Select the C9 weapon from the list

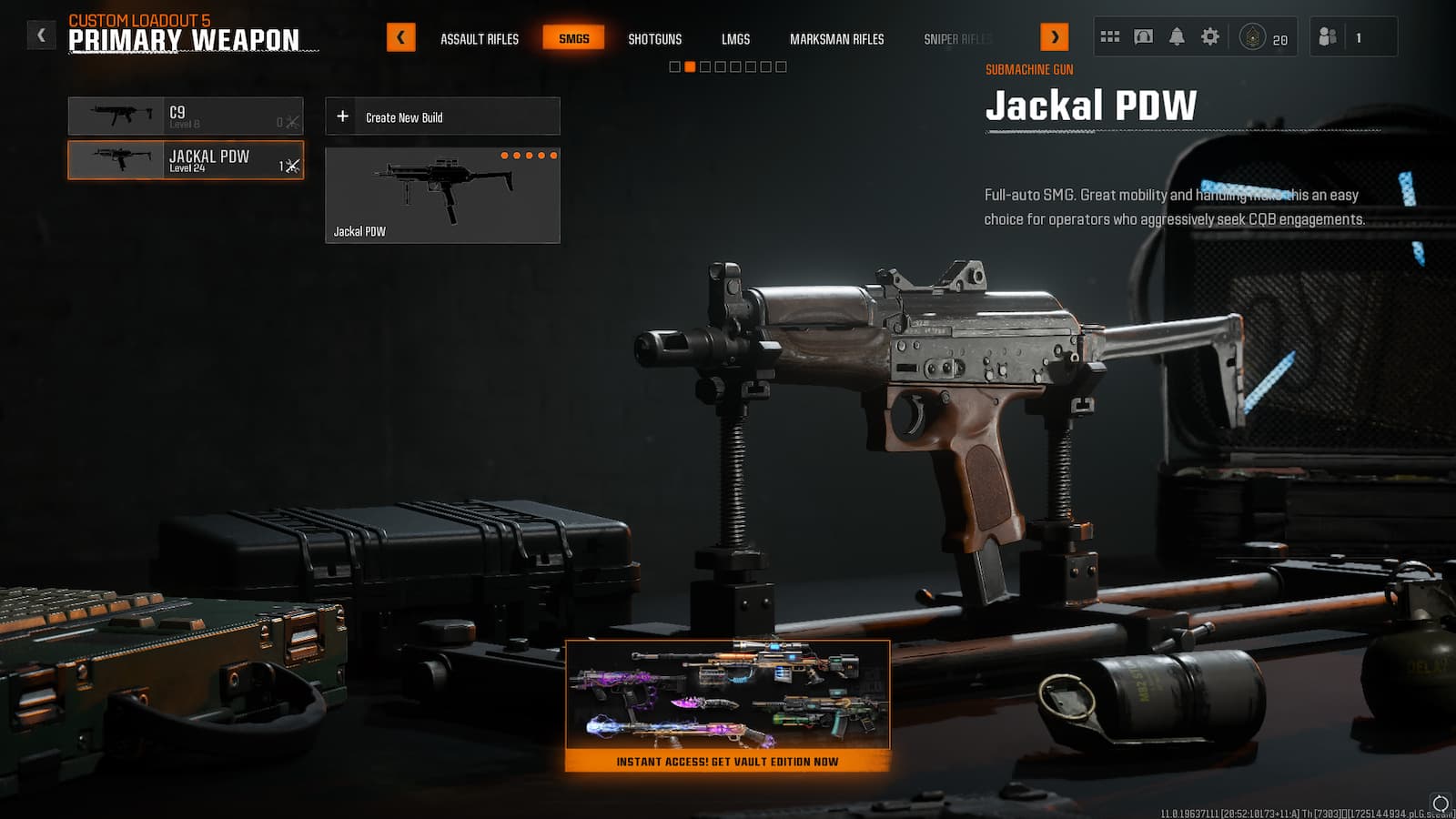point(187,116)
